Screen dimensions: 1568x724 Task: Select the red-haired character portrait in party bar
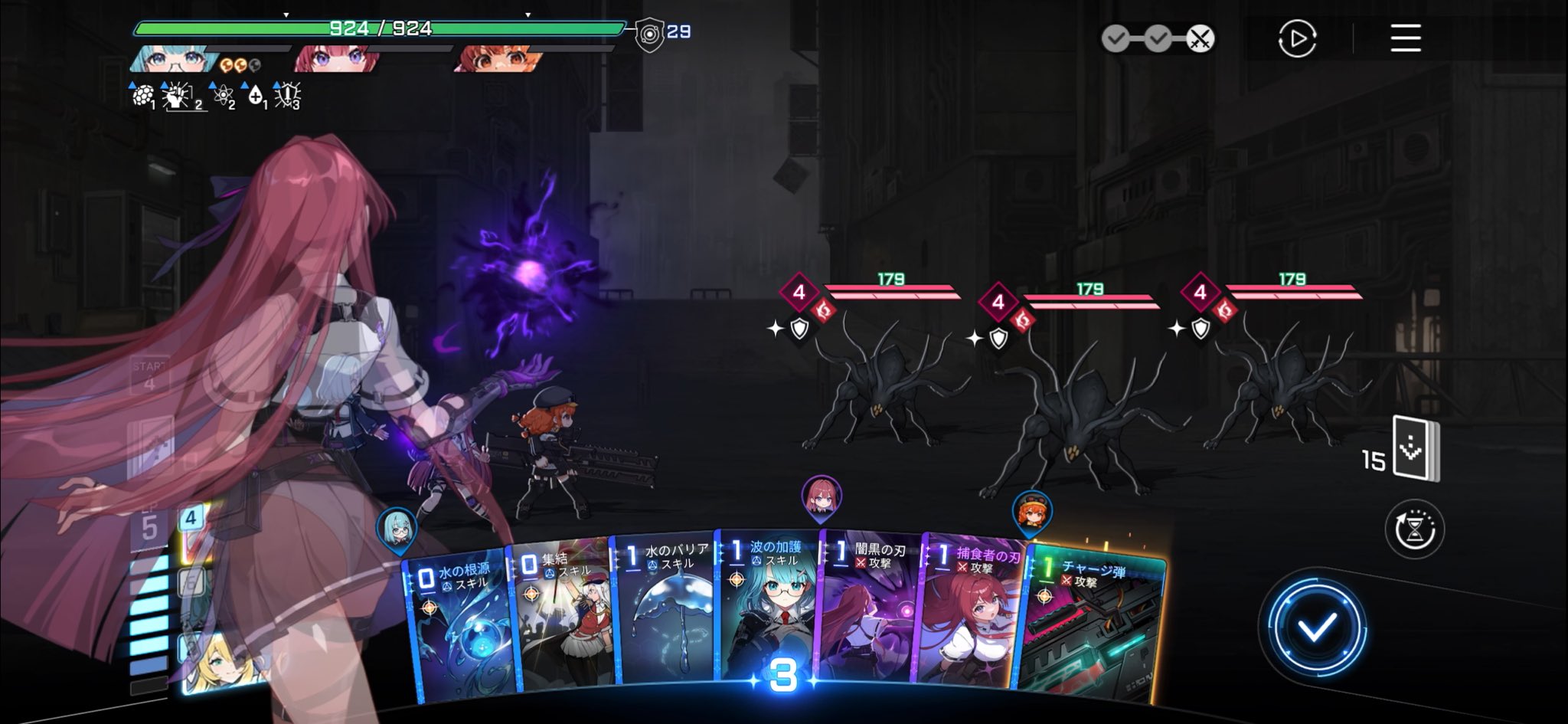337,59
